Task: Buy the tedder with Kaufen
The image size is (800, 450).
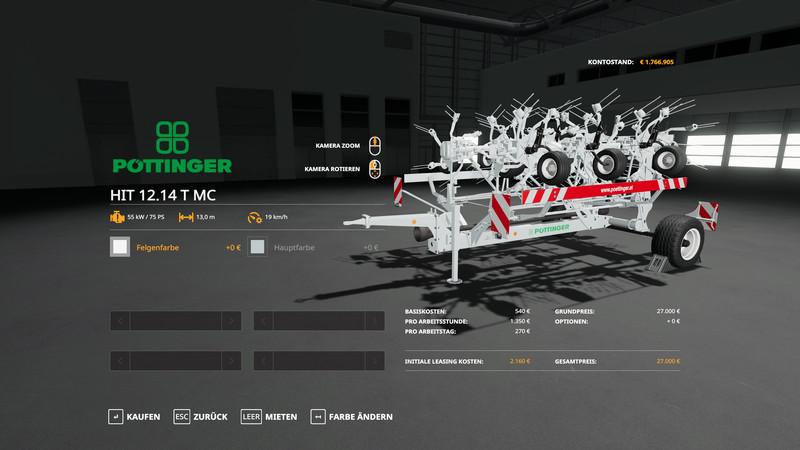Action: pyautogui.click(x=136, y=416)
